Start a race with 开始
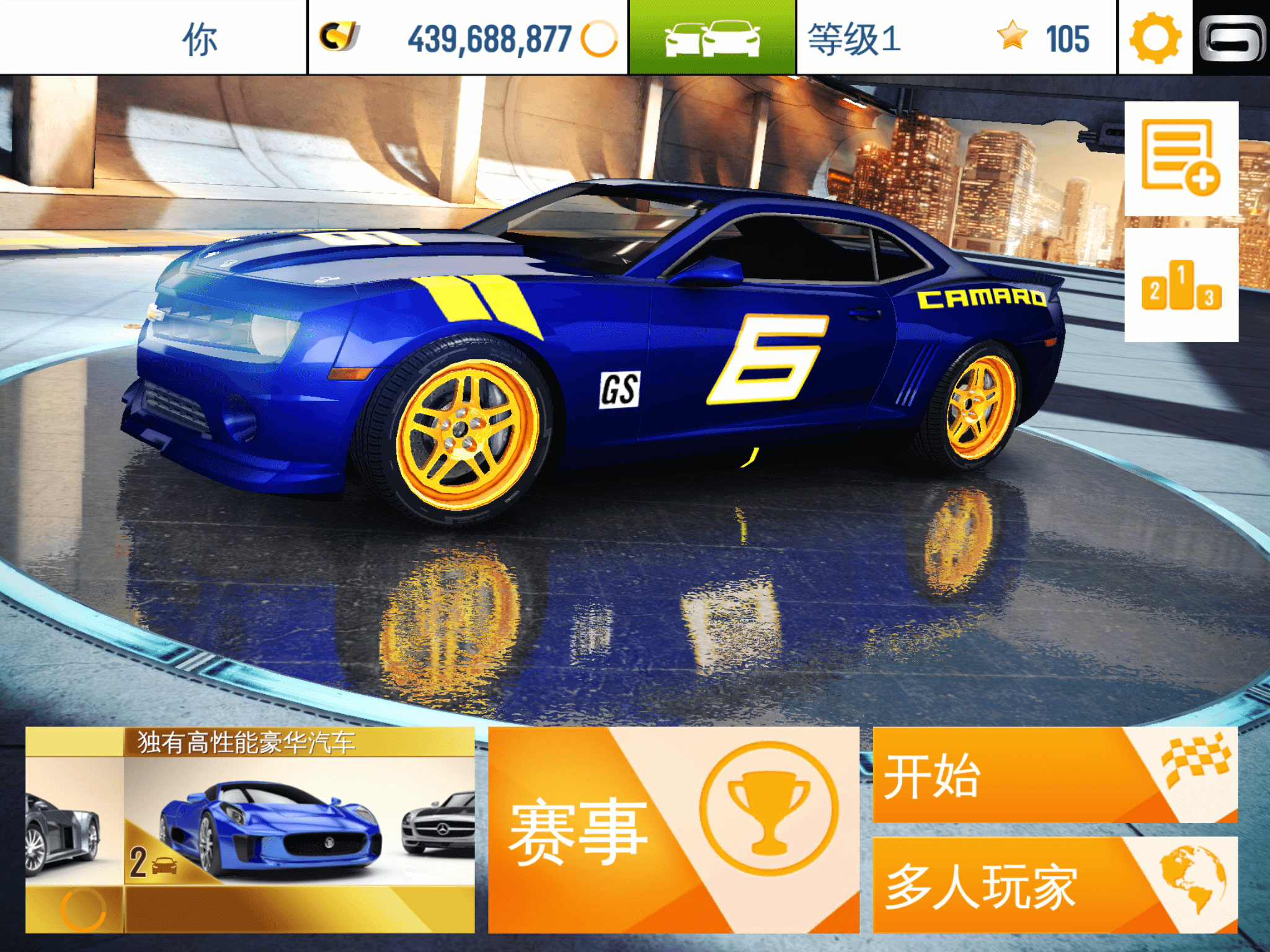The width and height of the screenshot is (1270, 952). tap(1054, 775)
